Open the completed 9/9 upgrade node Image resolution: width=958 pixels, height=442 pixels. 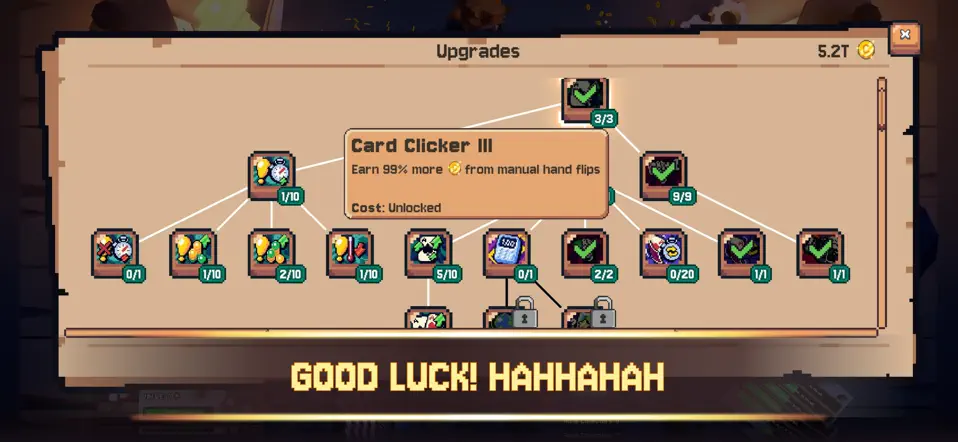click(662, 175)
